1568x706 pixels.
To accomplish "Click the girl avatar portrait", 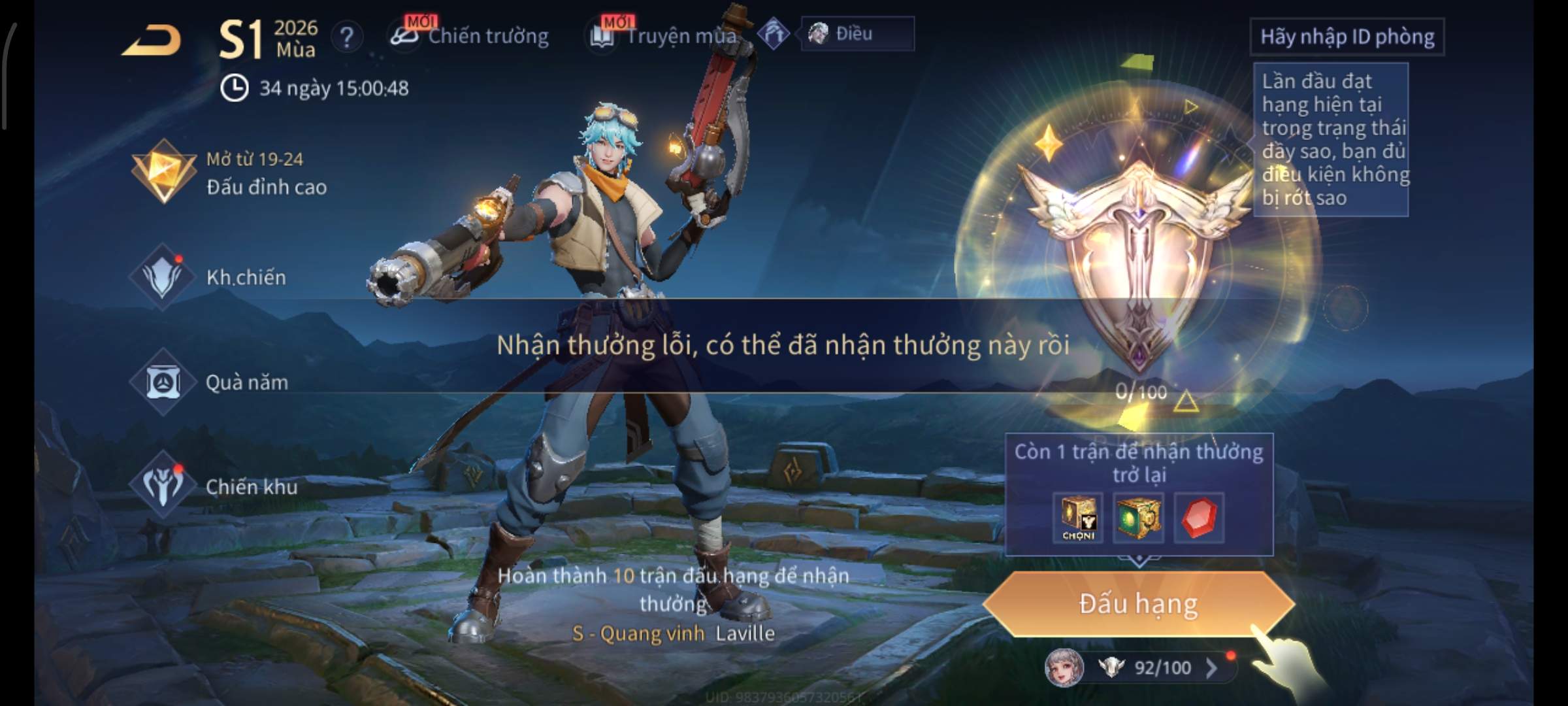I will pyautogui.click(x=1064, y=668).
